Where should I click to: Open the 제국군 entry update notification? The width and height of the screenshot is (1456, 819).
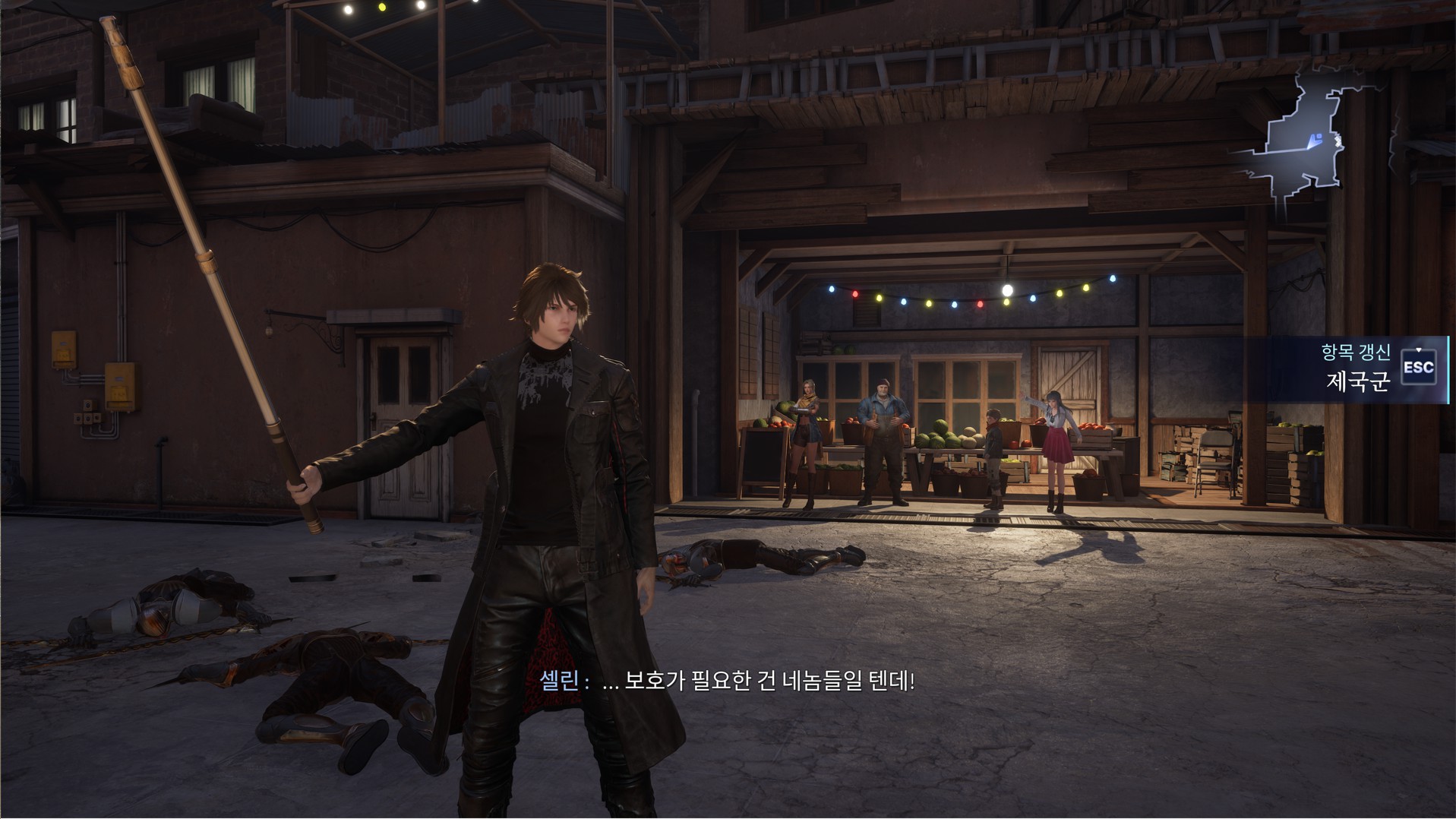pos(1357,369)
